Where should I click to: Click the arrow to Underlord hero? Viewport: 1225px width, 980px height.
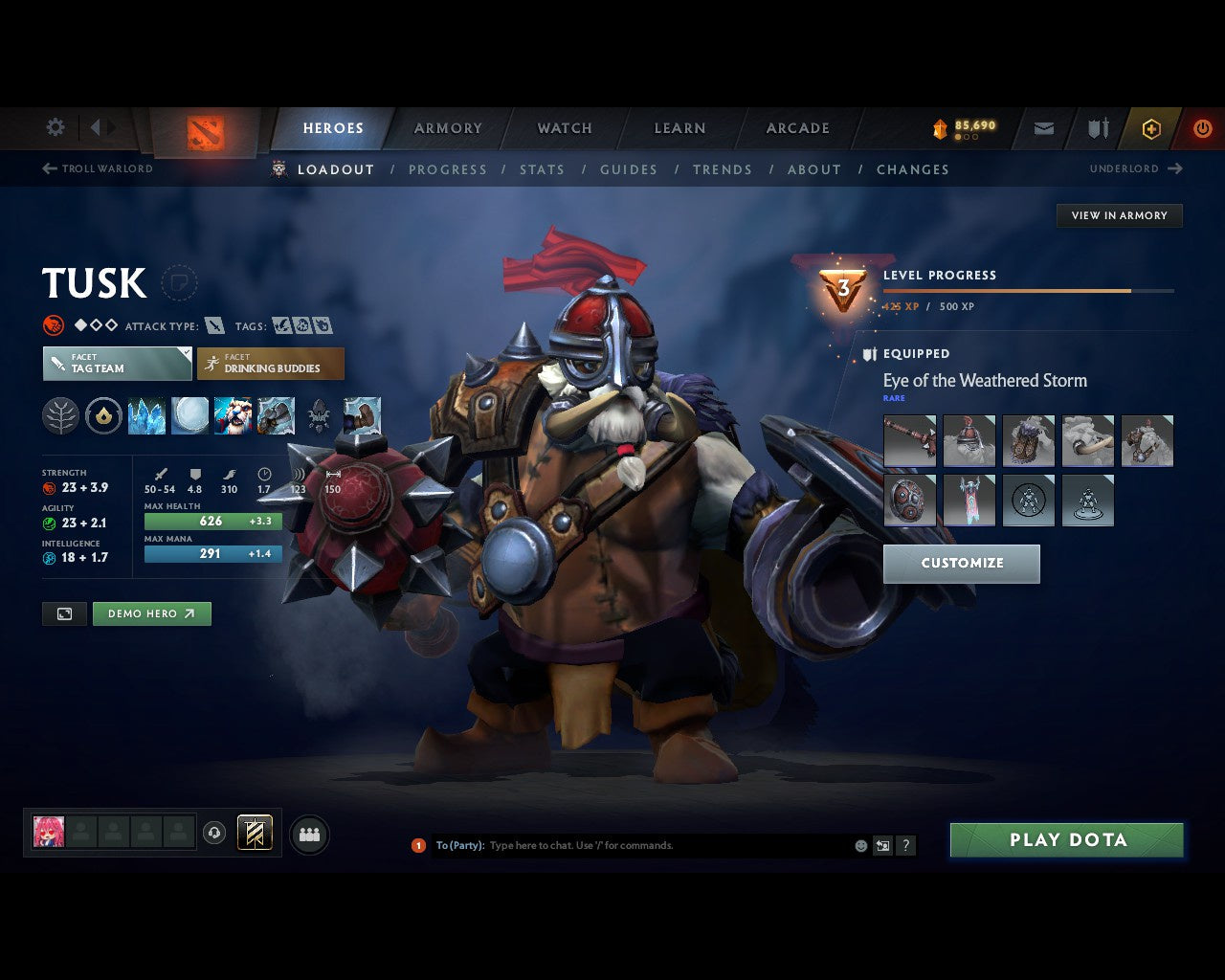1173,168
